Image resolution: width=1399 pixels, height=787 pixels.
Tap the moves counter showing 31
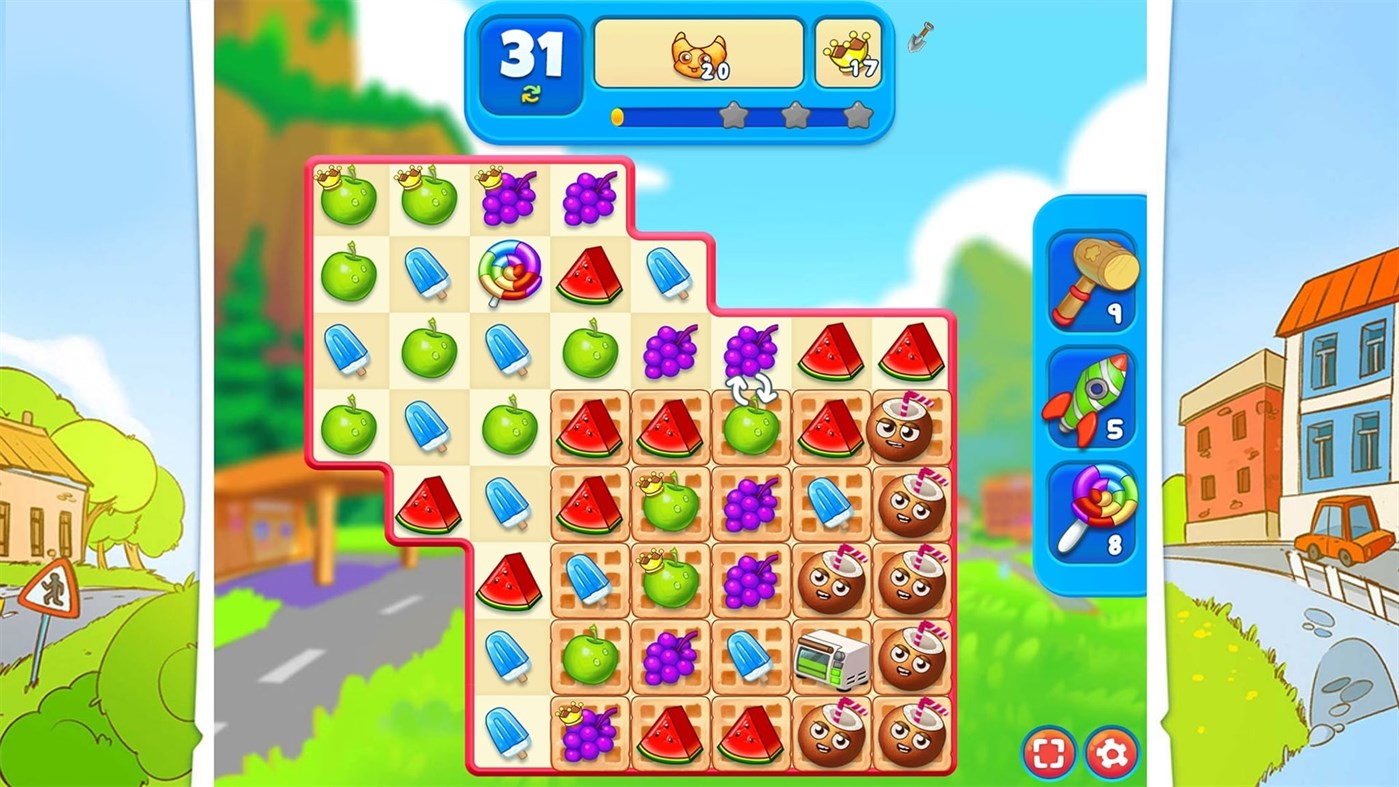click(532, 57)
